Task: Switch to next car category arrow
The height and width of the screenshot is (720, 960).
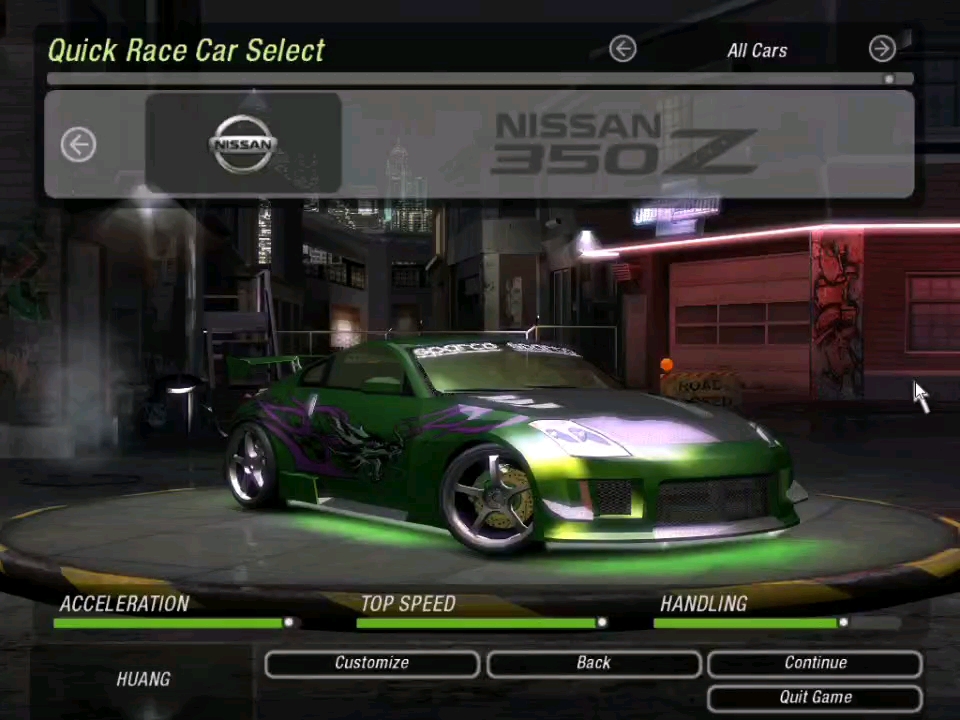Action: (x=882, y=49)
